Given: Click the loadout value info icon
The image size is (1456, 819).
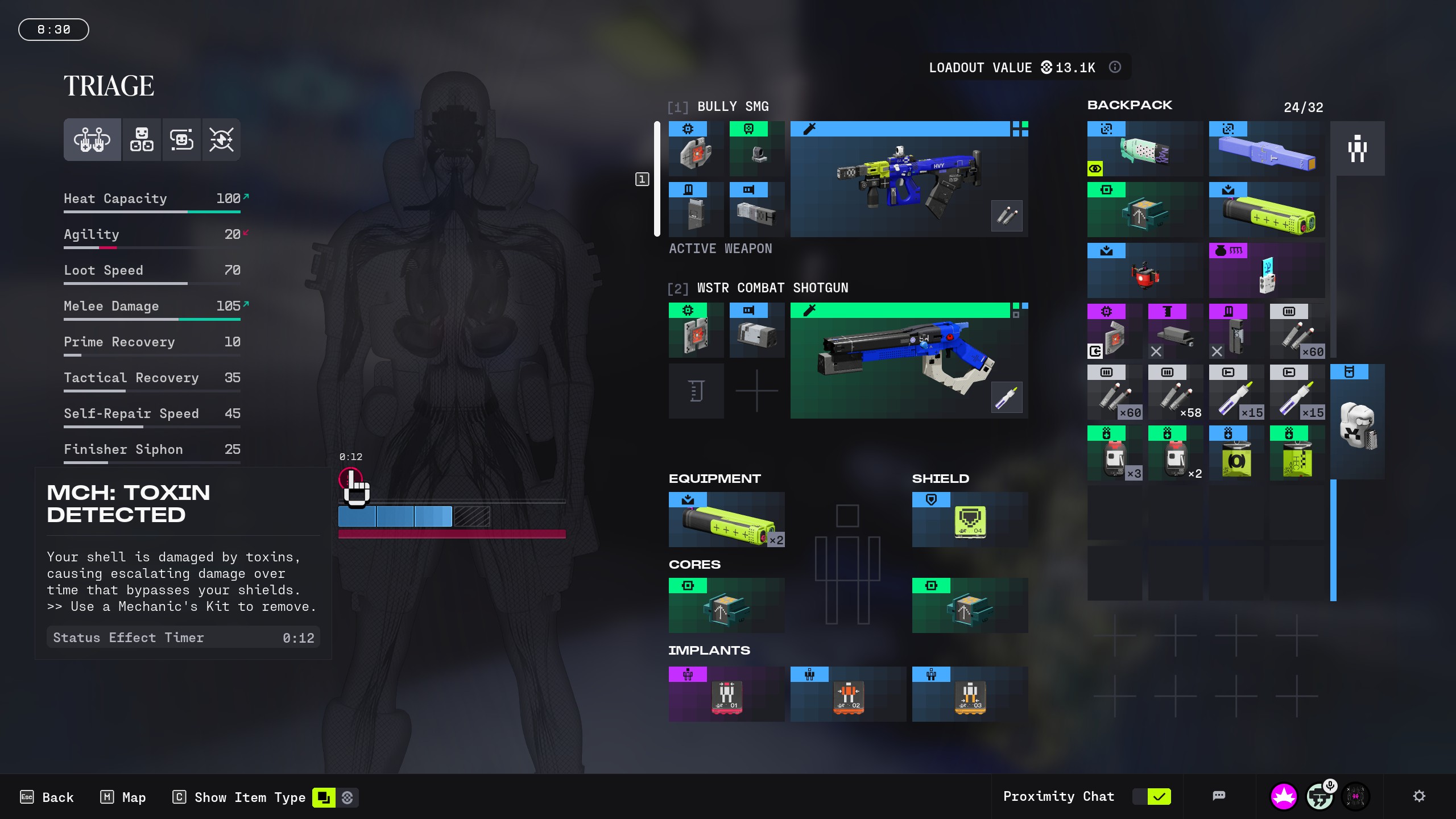Looking at the screenshot, I should 1115,67.
